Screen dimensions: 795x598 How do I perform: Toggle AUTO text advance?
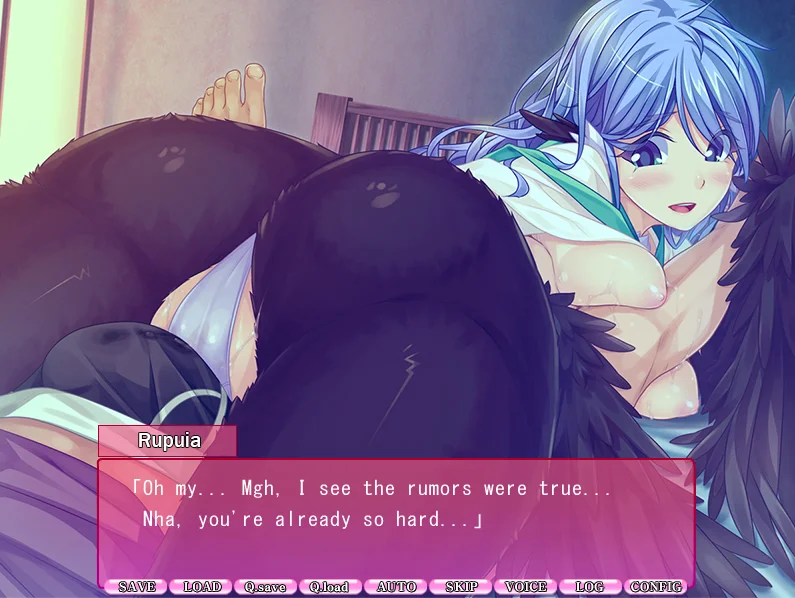pos(396,587)
